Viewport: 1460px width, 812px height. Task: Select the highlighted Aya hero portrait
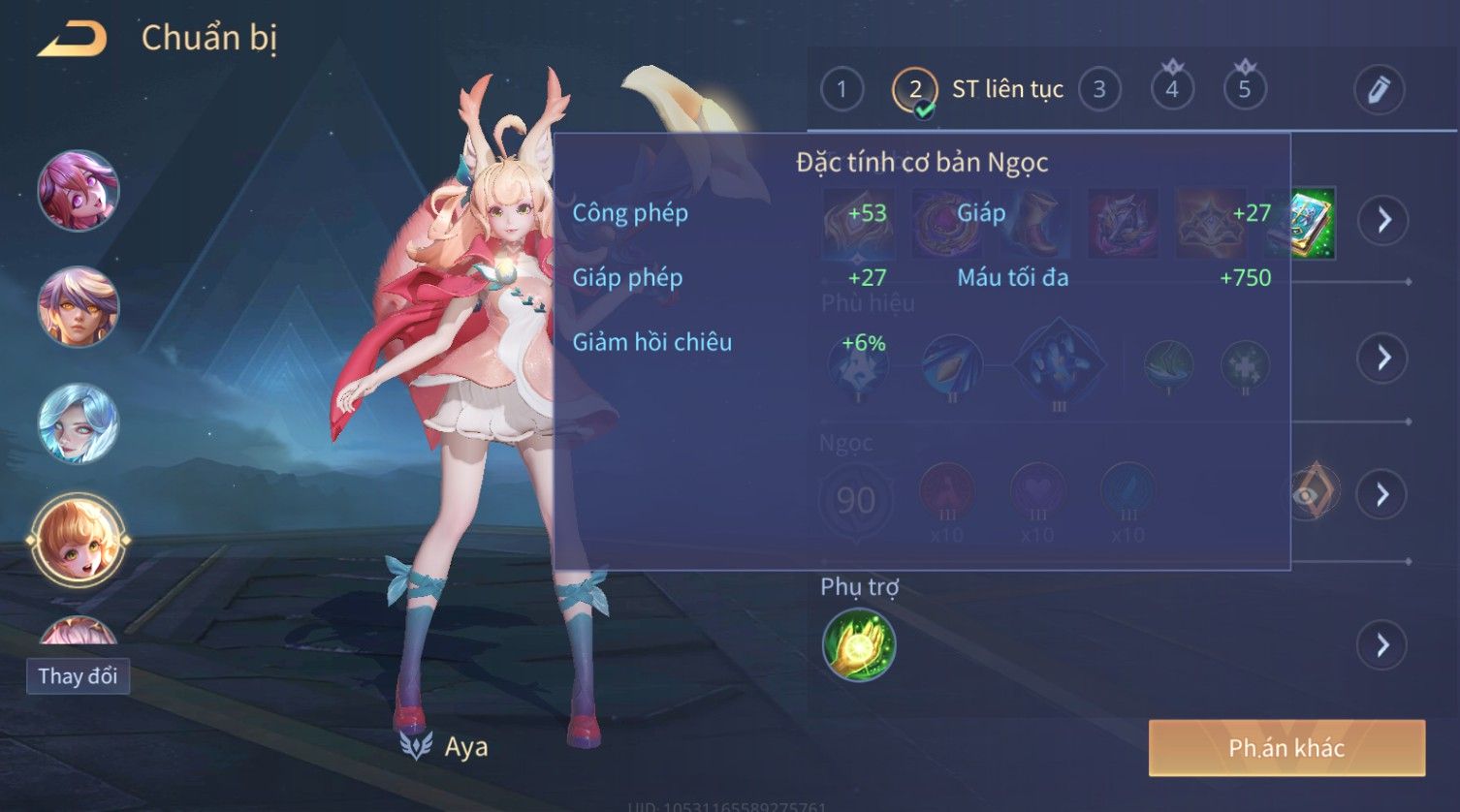(x=79, y=540)
